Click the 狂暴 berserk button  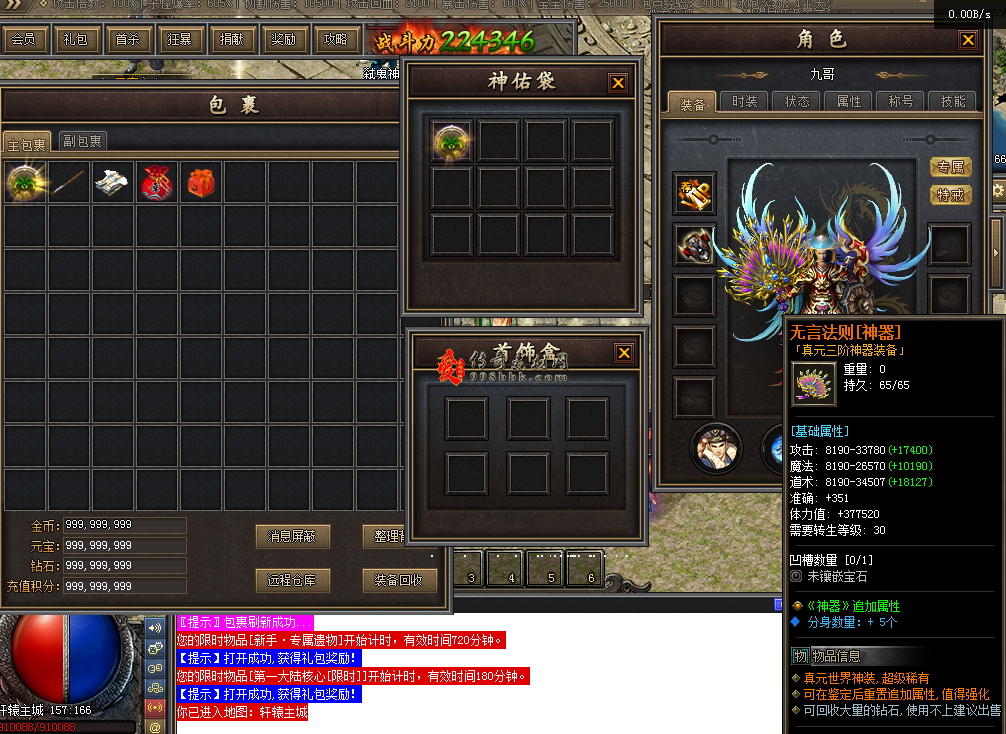[180, 40]
